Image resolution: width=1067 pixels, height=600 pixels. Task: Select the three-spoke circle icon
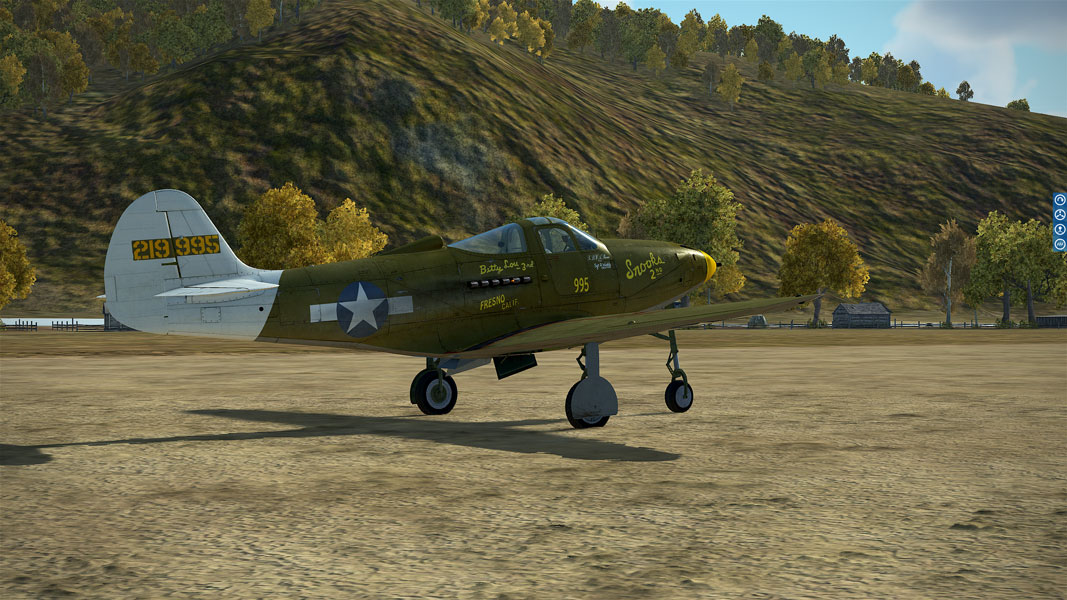click(x=1059, y=214)
